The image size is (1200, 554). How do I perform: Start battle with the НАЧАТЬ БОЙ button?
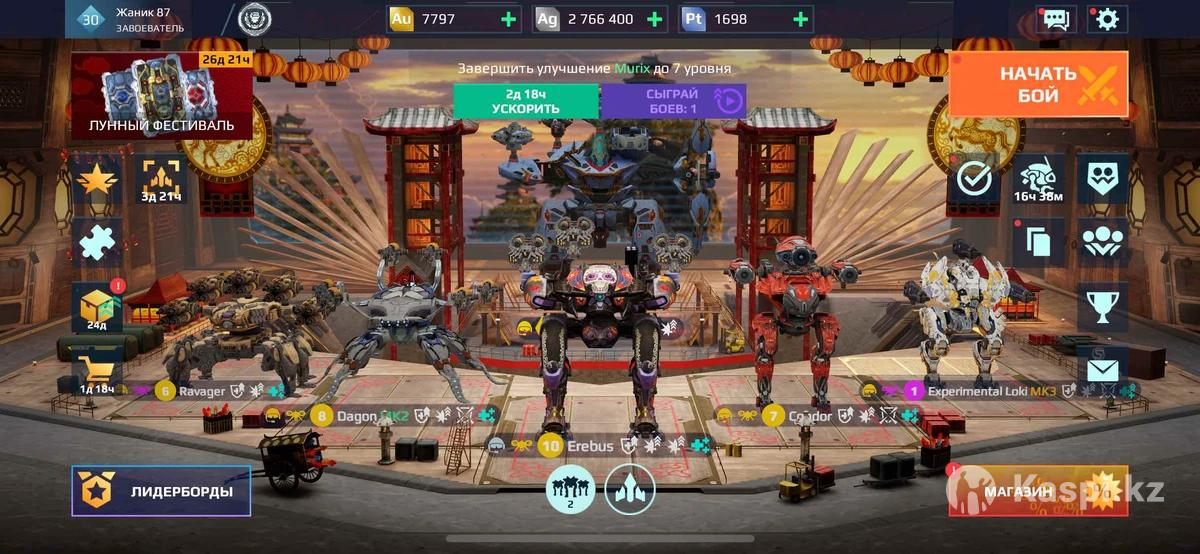pos(1038,84)
